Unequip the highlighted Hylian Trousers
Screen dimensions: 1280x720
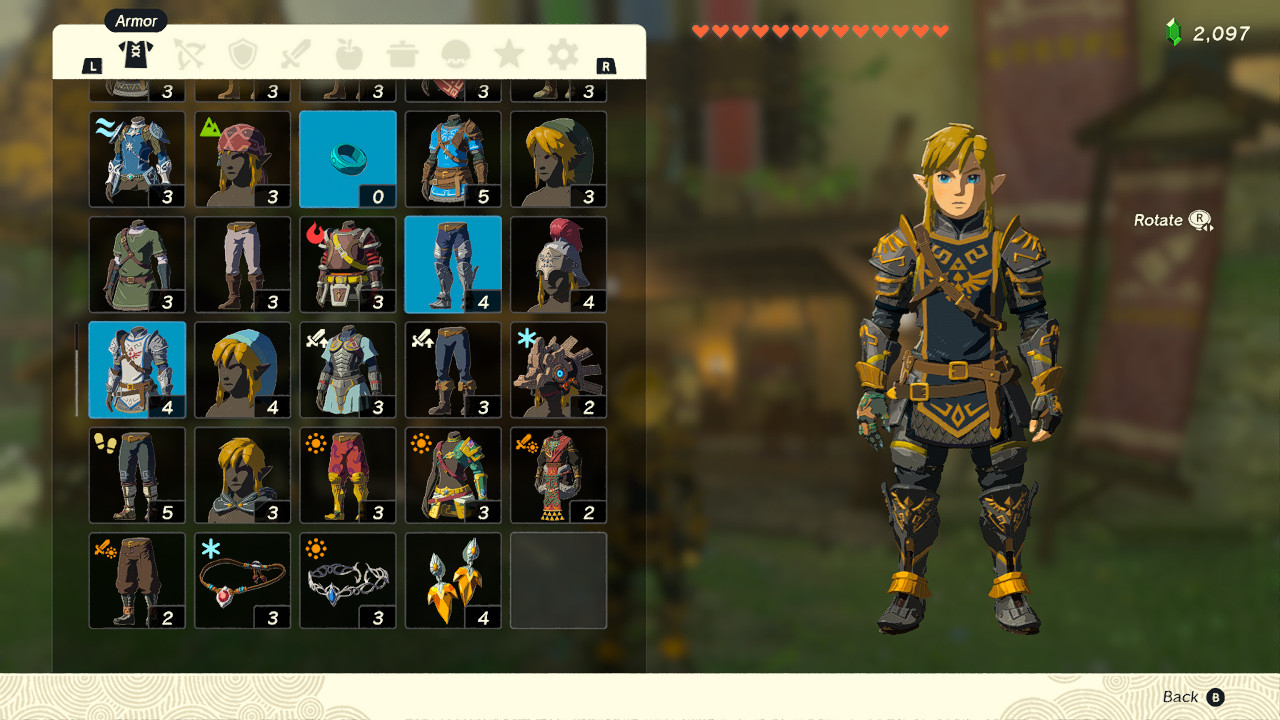pyautogui.click(x=452, y=264)
